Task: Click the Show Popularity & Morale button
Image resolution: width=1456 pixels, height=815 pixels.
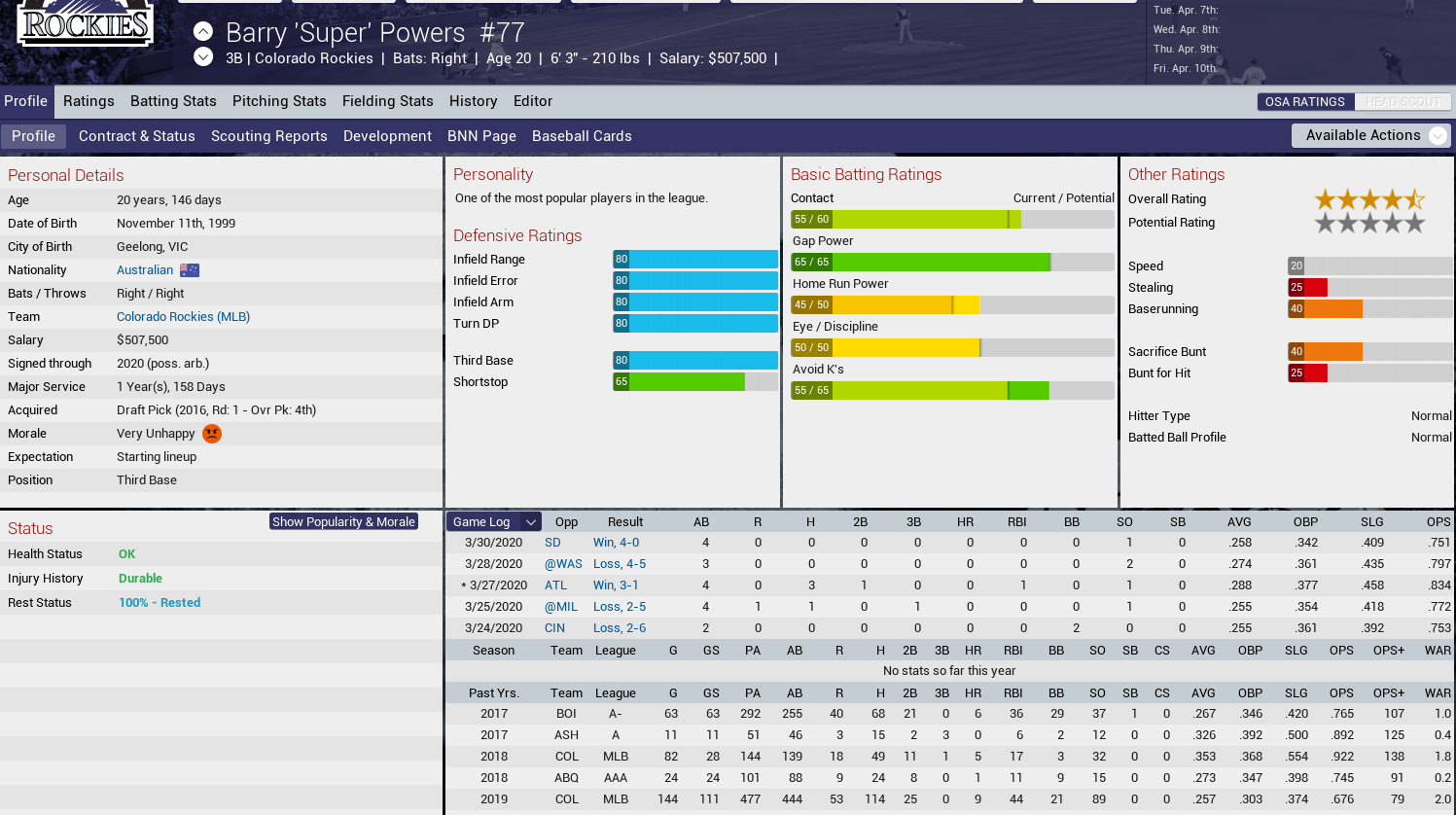Action: pos(343,522)
